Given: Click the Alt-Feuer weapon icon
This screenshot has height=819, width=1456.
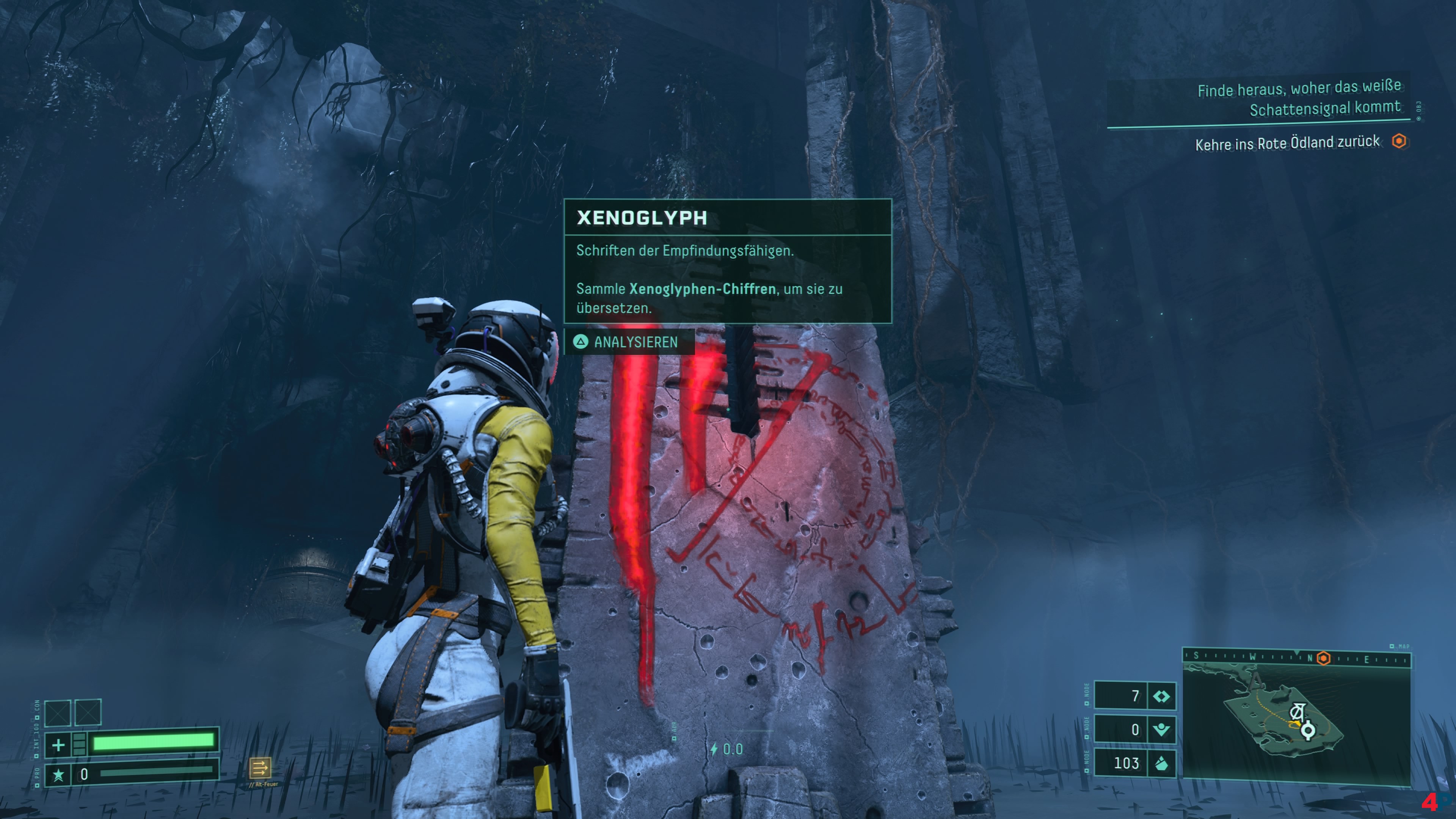Looking at the screenshot, I should [260, 767].
